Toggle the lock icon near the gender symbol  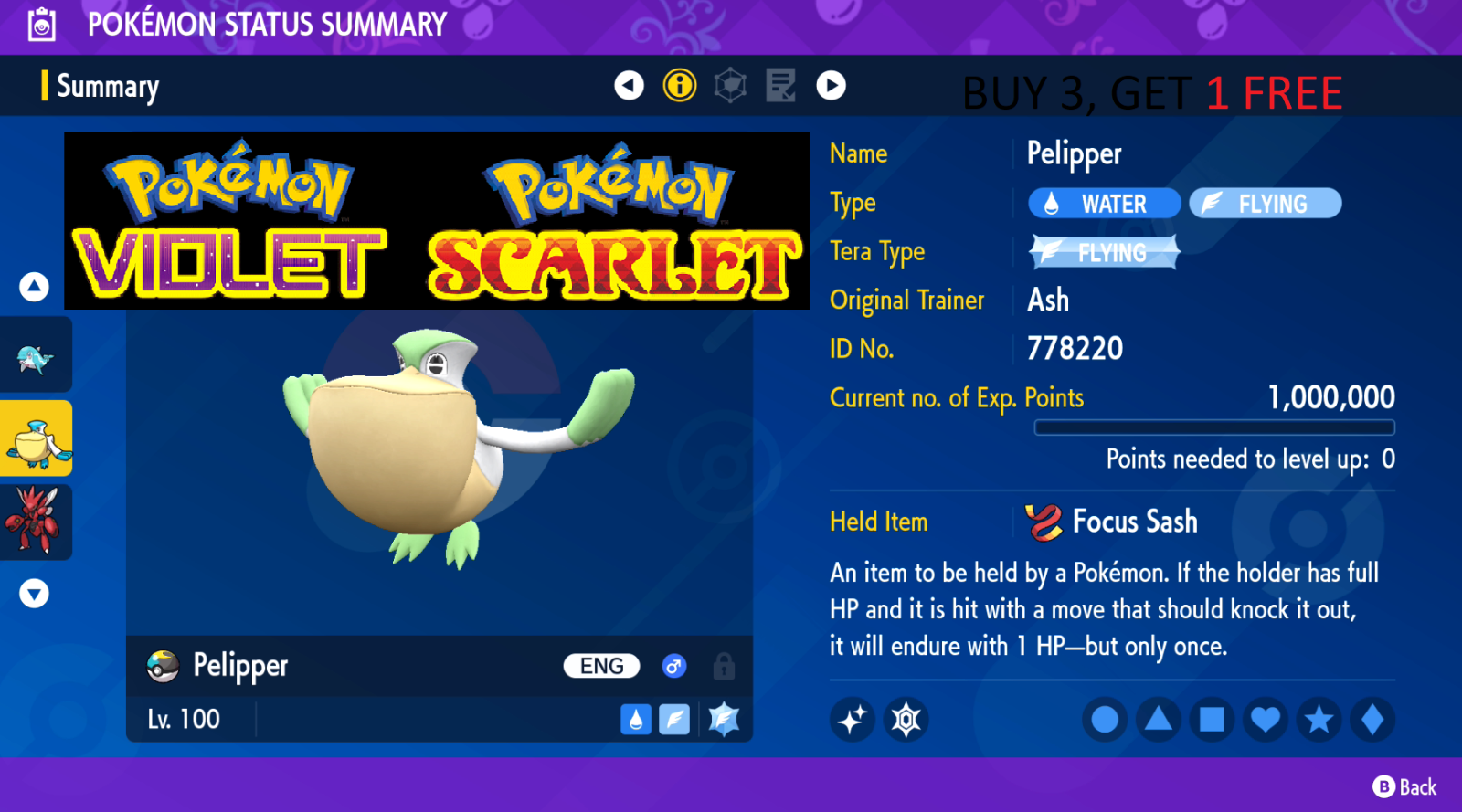(x=723, y=666)
